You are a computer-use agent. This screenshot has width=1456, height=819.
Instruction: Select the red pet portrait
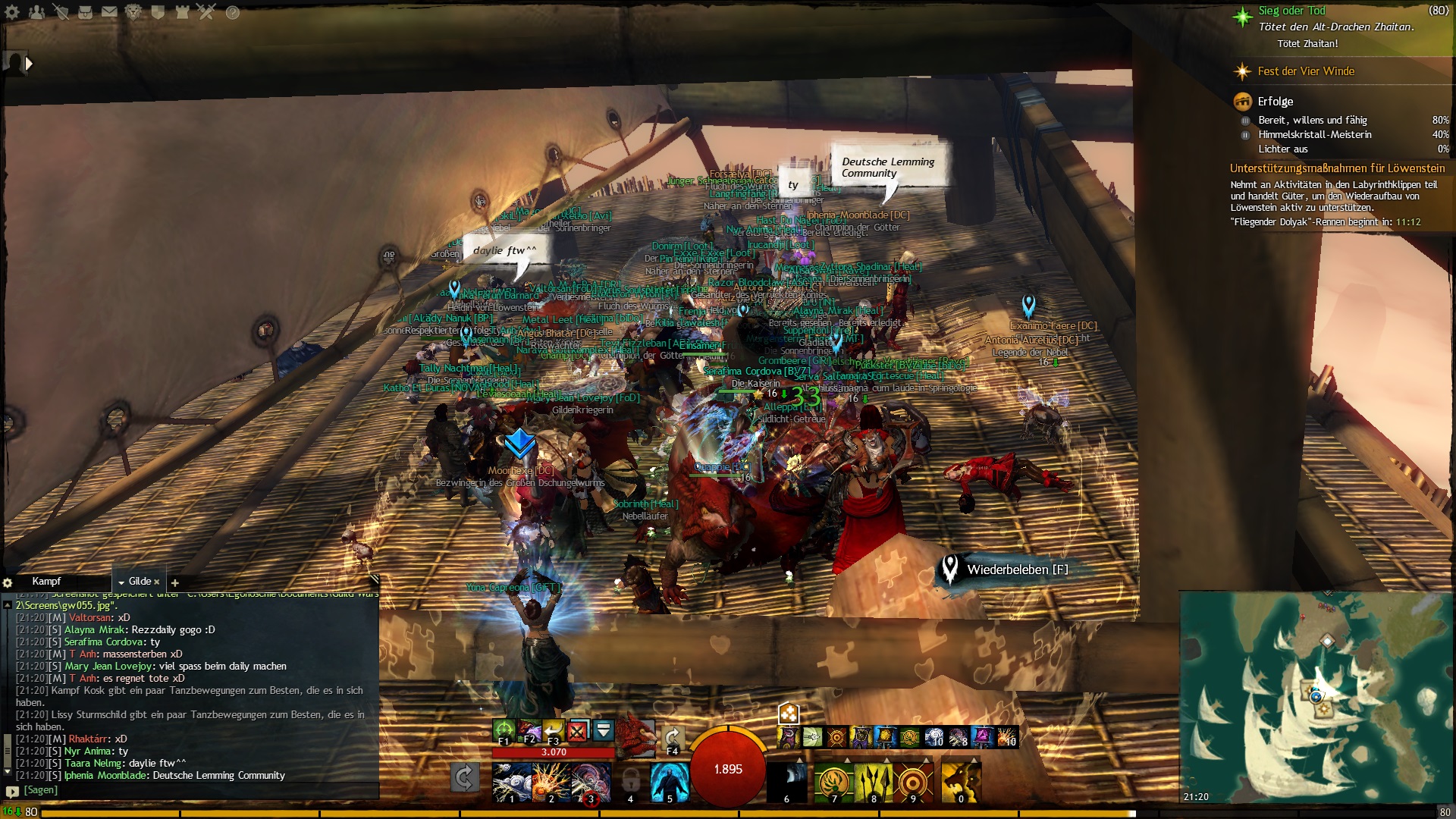635,736
